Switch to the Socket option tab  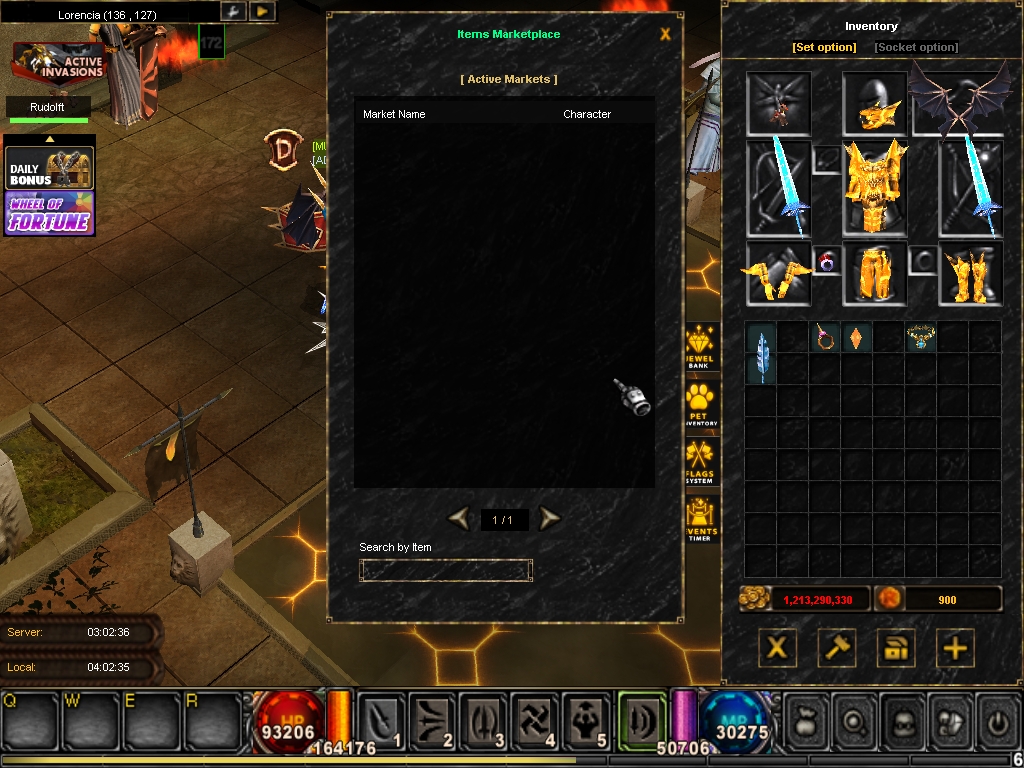pos(916,47)
